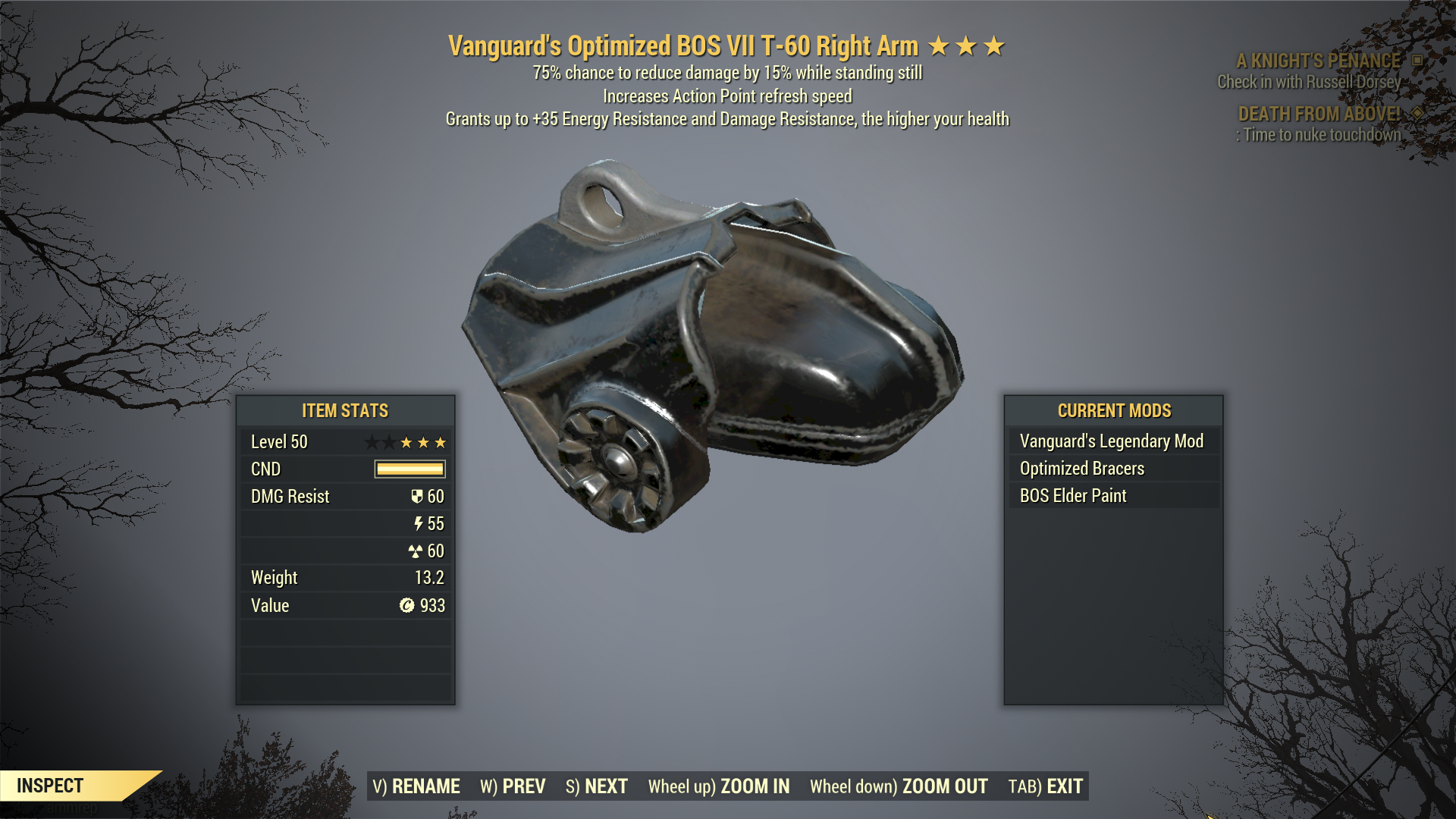Switch to the Inspect tab
Image resolution: width=1456 pixels, height=819 pixels.
[x=49, y=786]
